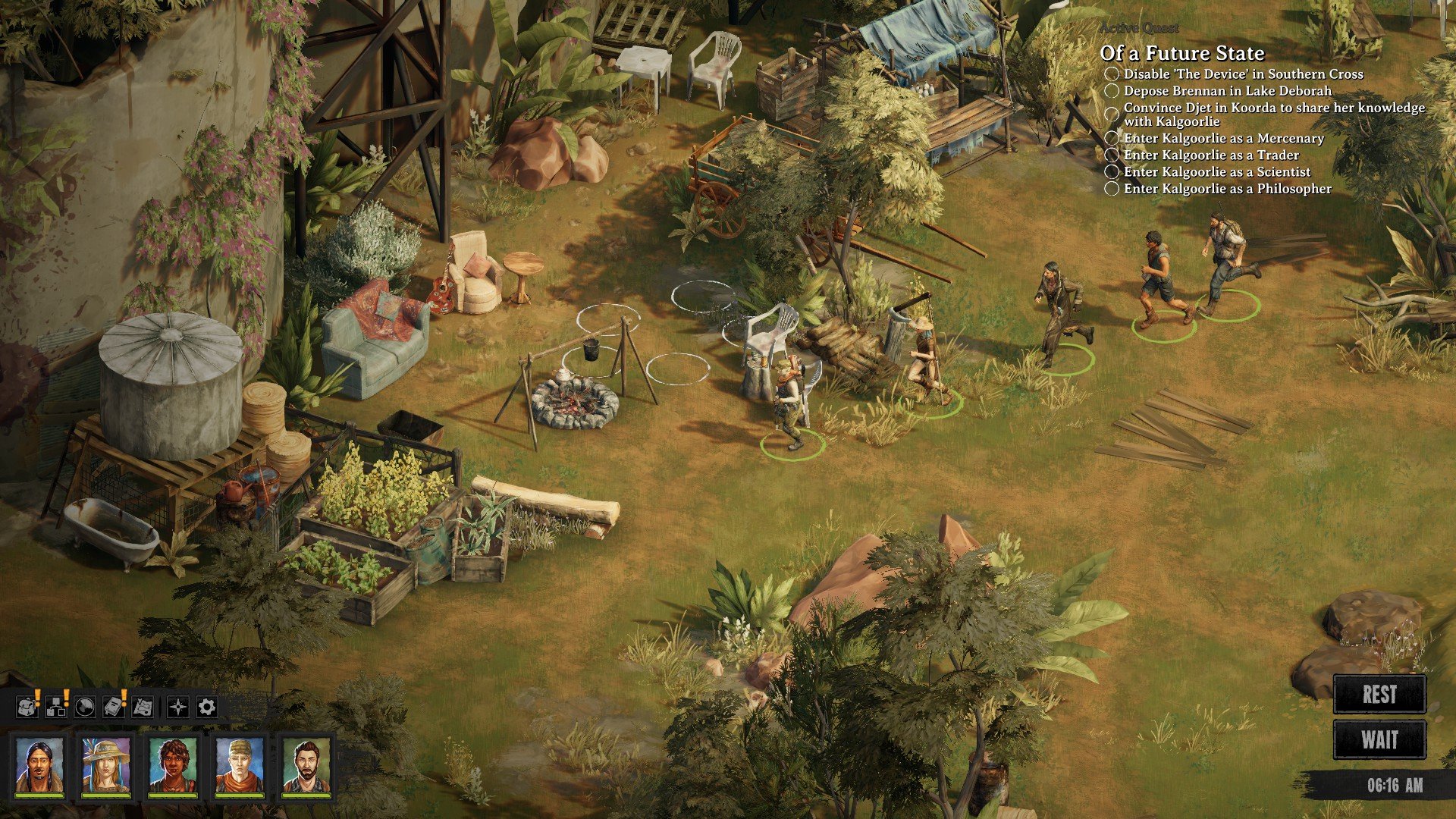Select objective Depose Brennan in Lake Deborah

1227,91
